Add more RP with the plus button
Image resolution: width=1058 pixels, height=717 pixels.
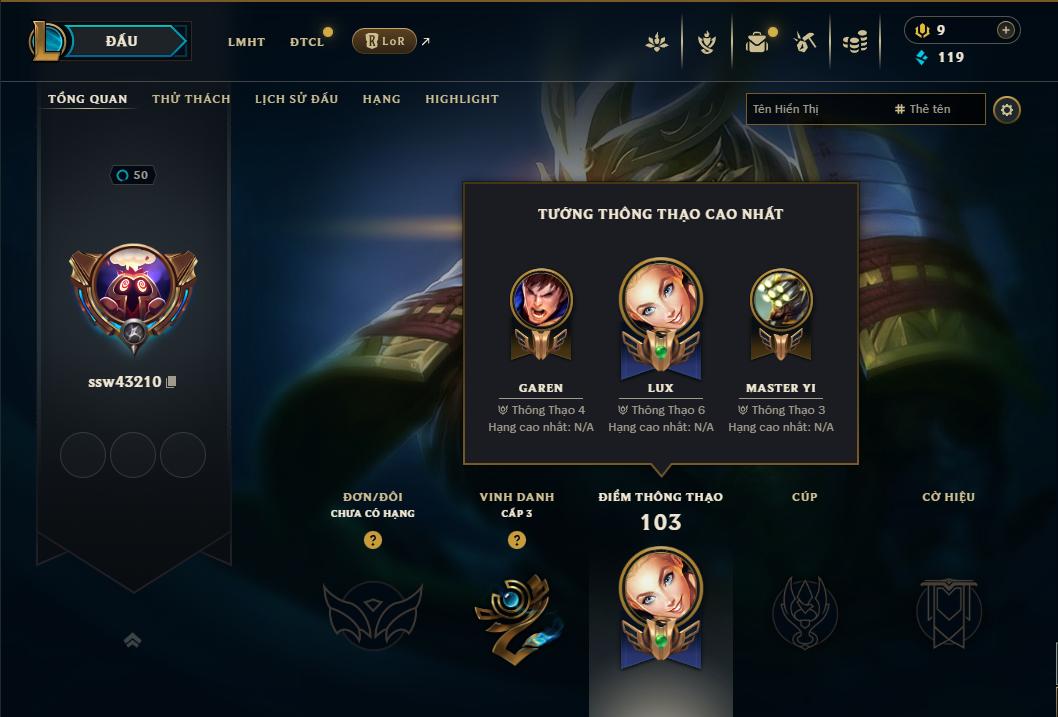(x=1006, y=30)
